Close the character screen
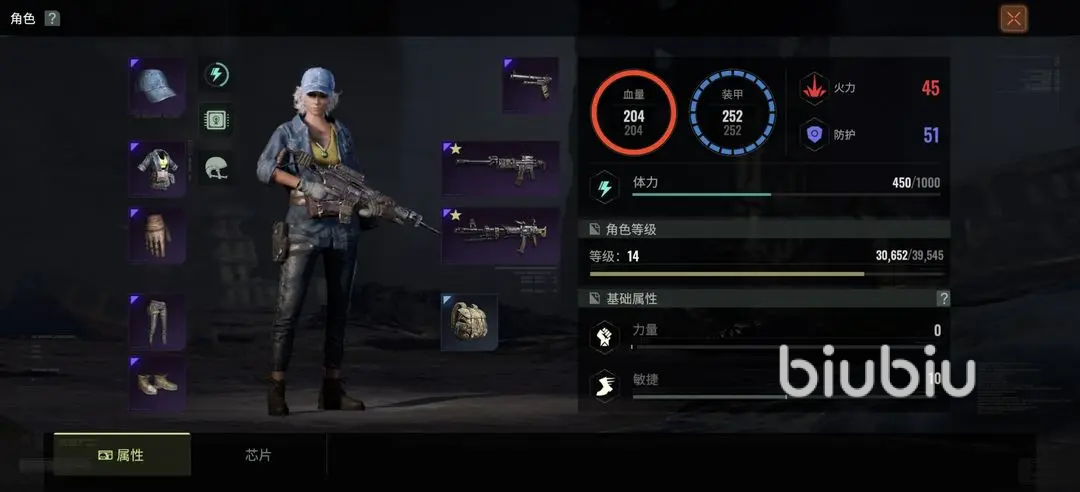 coord(1013,18)
